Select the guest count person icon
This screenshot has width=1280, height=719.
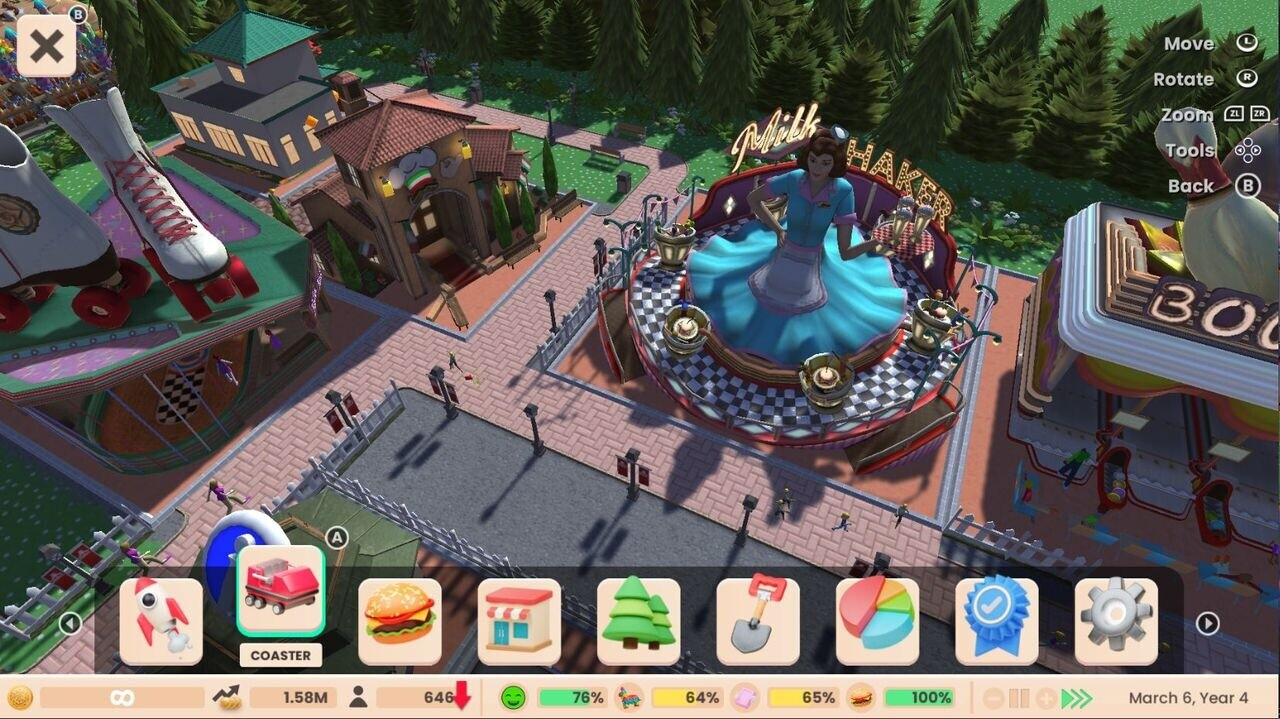(358, 698)
